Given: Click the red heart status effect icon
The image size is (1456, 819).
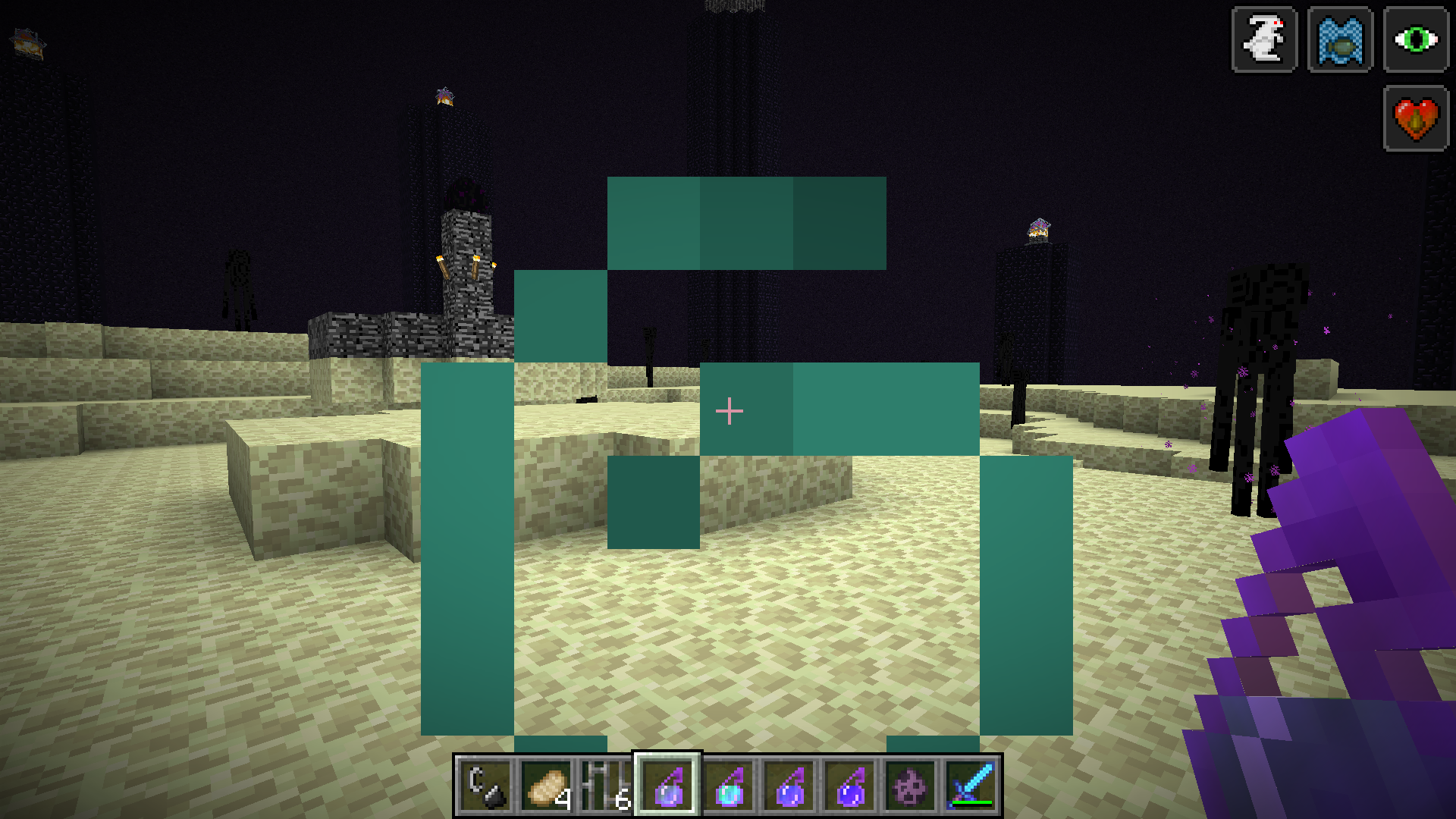Looking at the screenshot, I should click(1416, 118).
